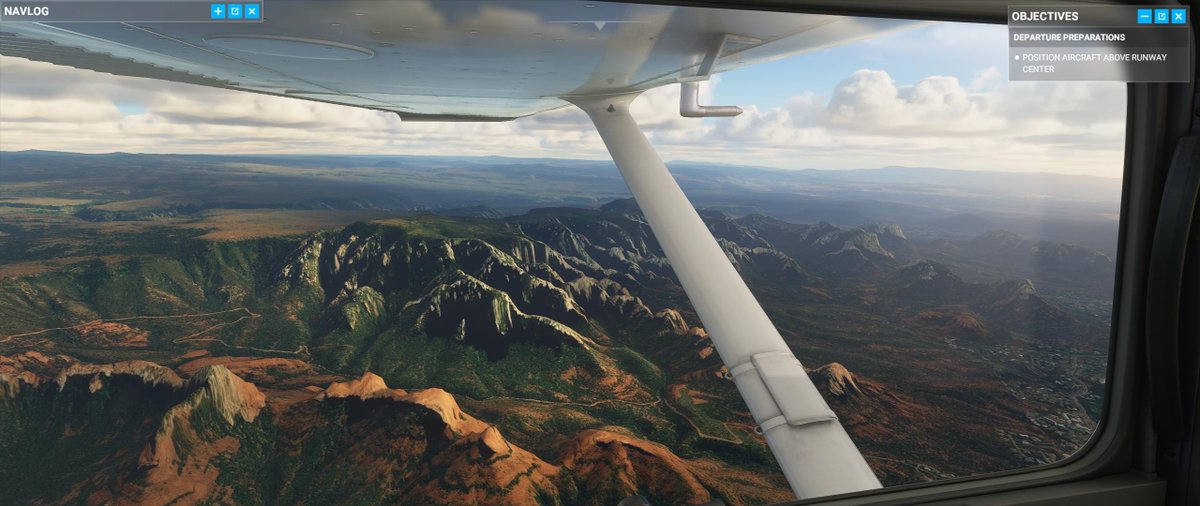Click the Position Aircraft Above Runway Center objective
This screenshot has height=506, width=1200.
click(x=1094, y=63)
